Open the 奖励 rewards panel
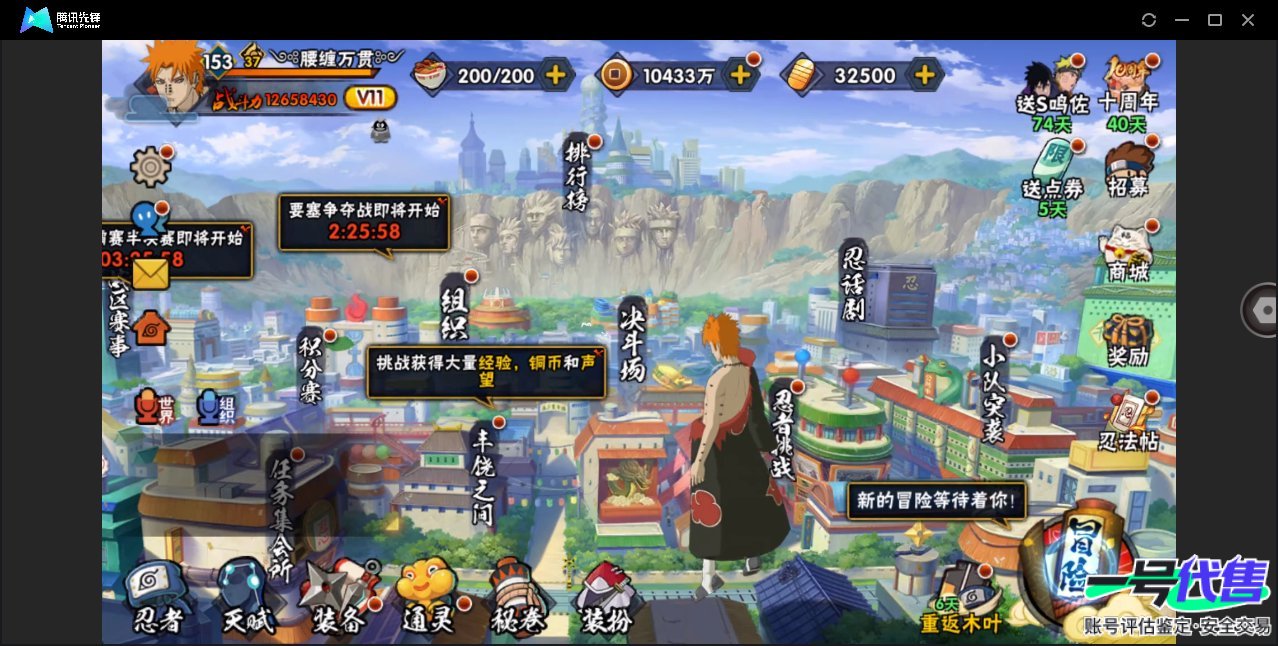This screenshot has height=646, width=1278. click(x=1128, y=340)
